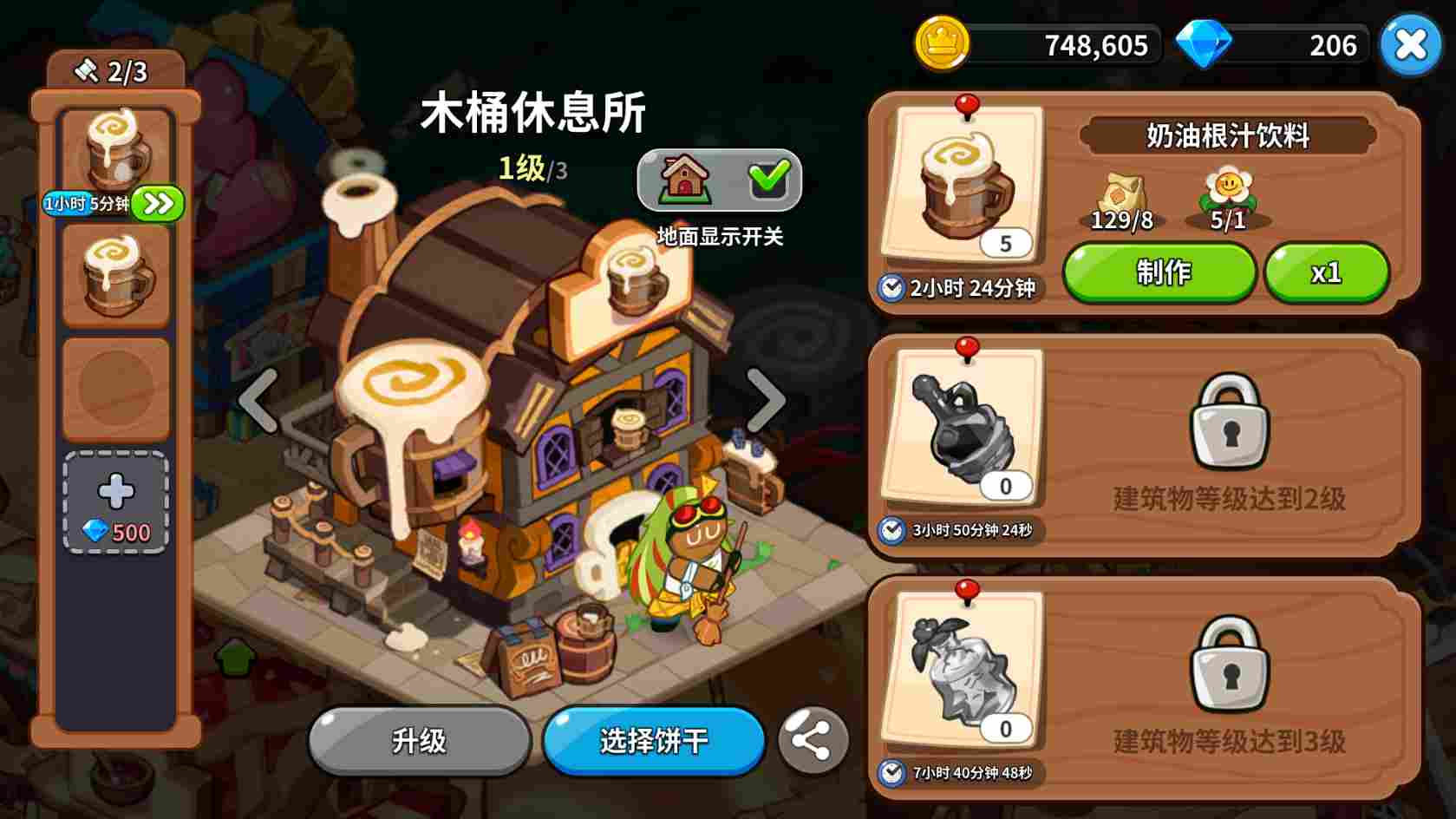Tap the green skip arrows on the 1小时 5分钟 queue item
1456x819 pixels.
157,203
